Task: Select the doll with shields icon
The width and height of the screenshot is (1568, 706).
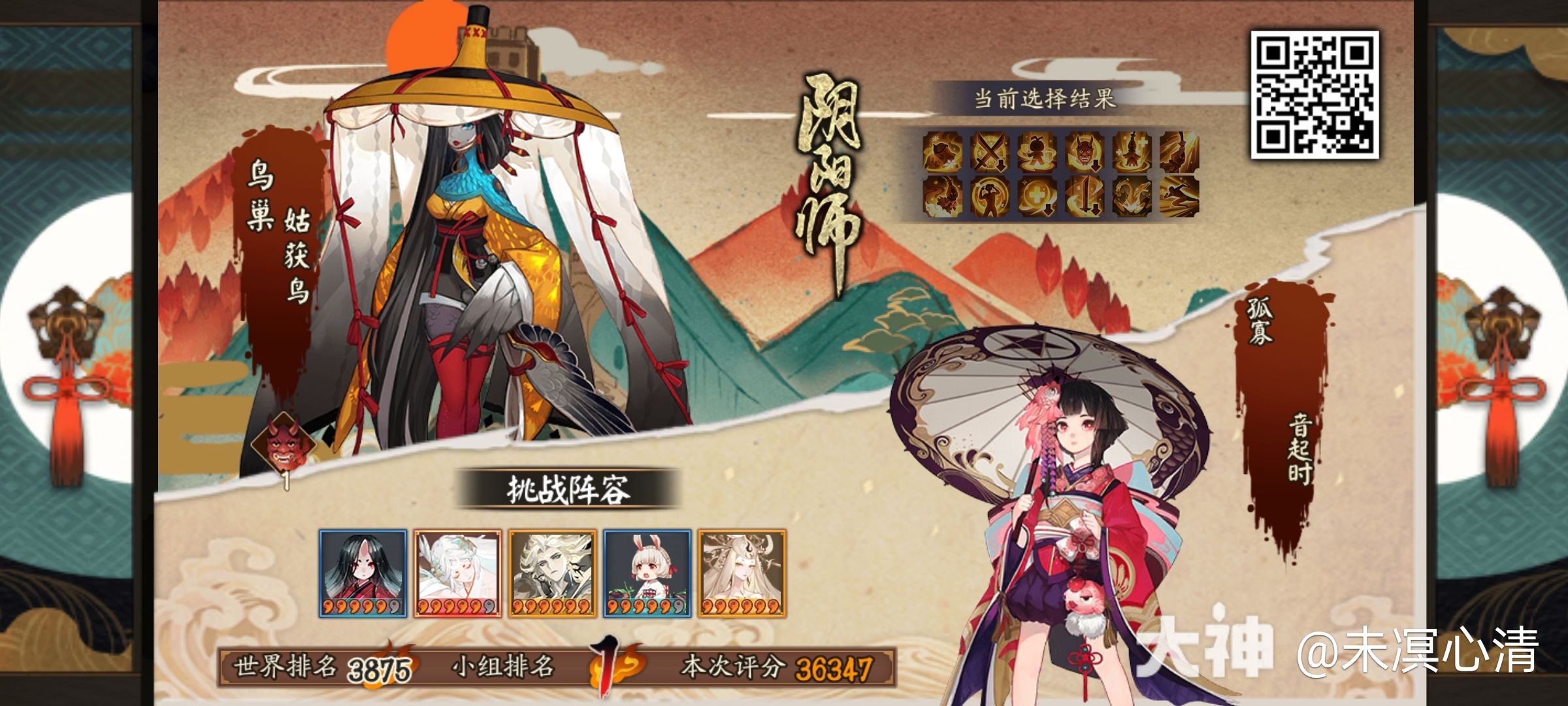Action: tap(1037, 152)
